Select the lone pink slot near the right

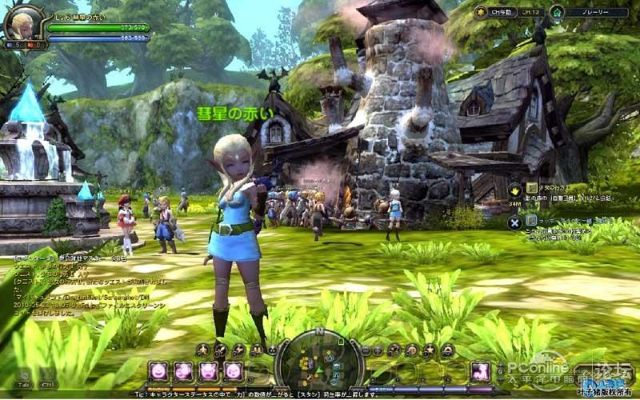[480, 371]
